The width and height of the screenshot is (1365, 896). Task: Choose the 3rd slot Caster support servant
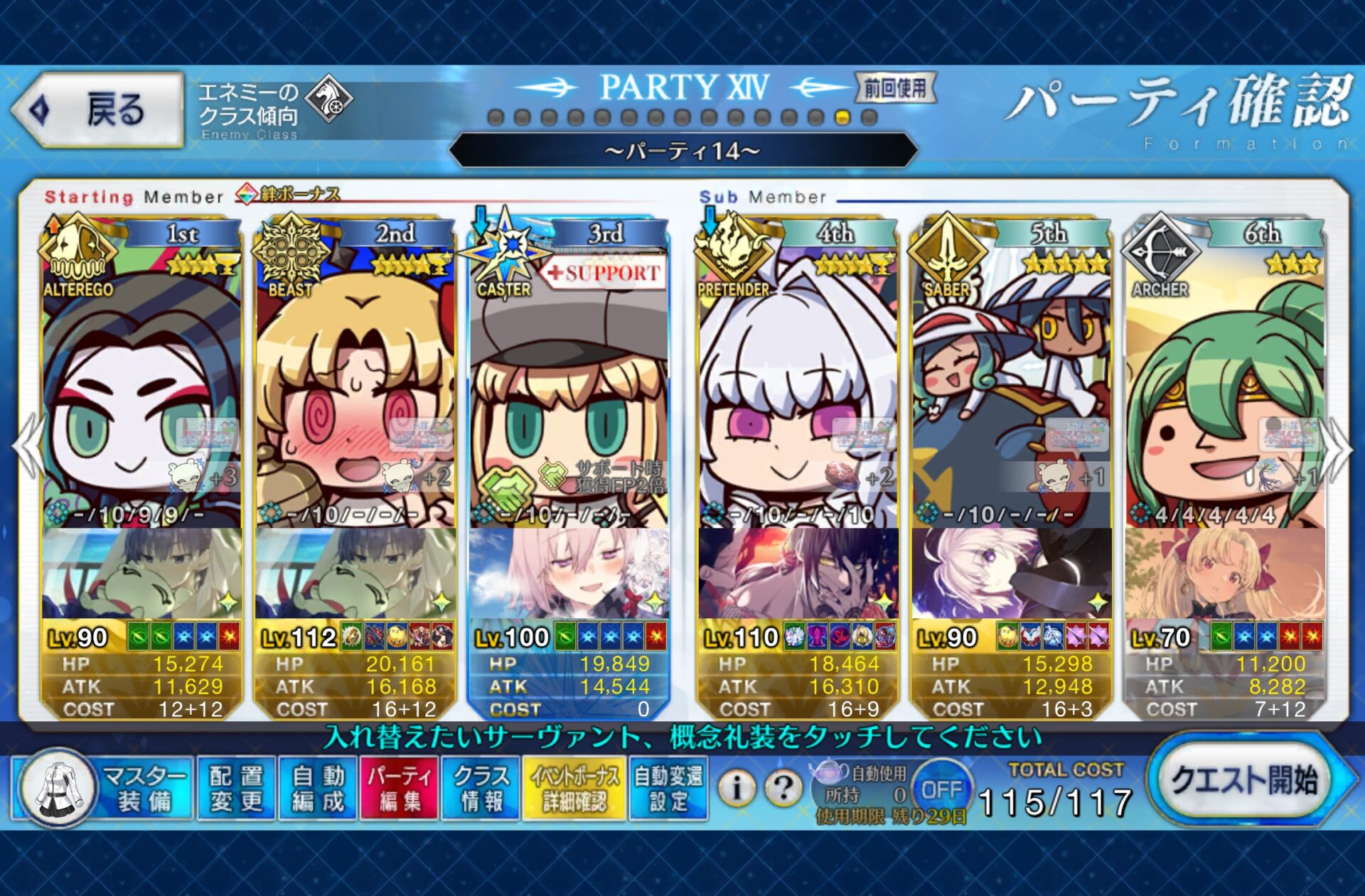[568, 384]
